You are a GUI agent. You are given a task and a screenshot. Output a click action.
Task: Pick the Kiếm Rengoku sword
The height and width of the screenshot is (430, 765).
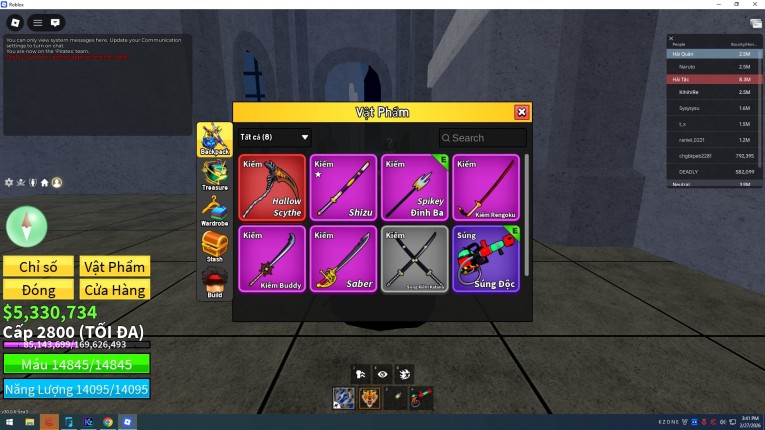point(486,187)
